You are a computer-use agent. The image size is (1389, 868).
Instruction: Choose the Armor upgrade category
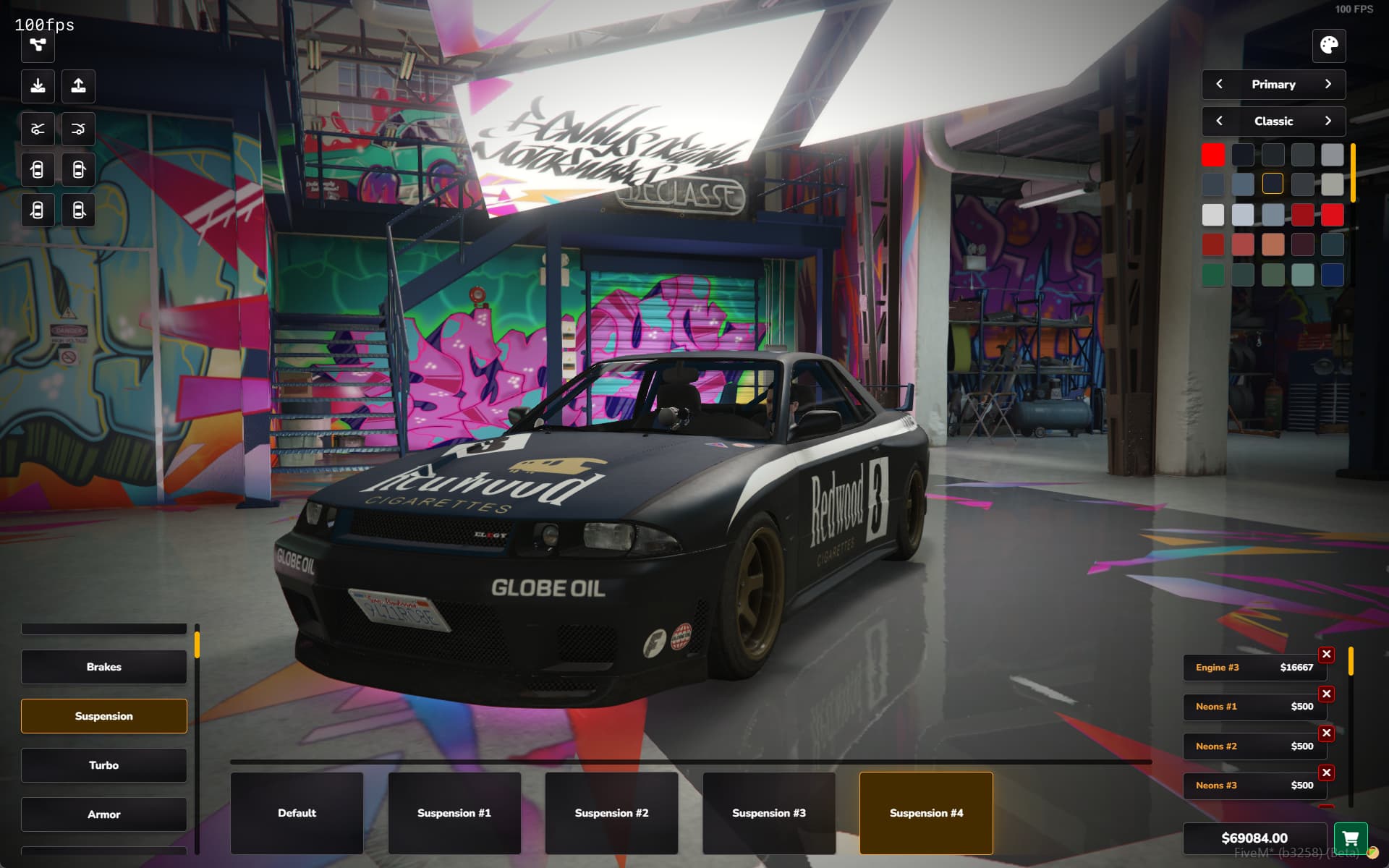[x=103, y=814]
